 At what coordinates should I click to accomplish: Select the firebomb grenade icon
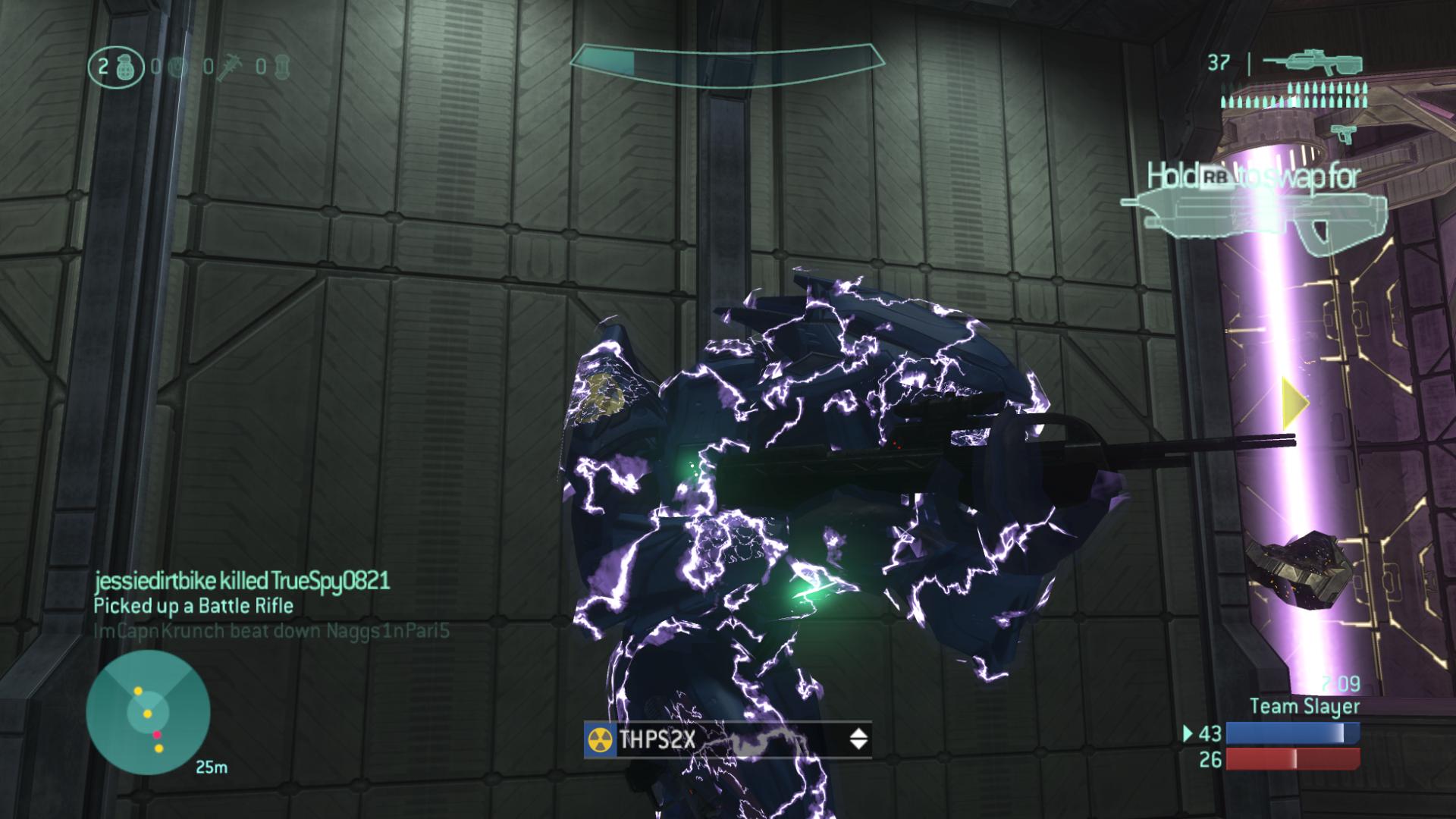pyautogui.click(x=283, y=67)
